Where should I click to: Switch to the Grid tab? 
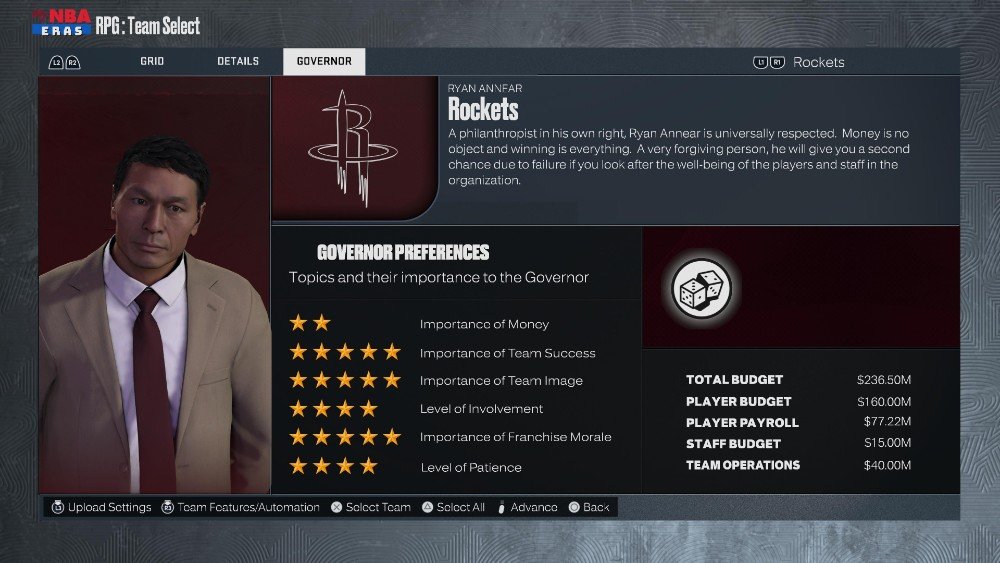(x=152, y=62)
